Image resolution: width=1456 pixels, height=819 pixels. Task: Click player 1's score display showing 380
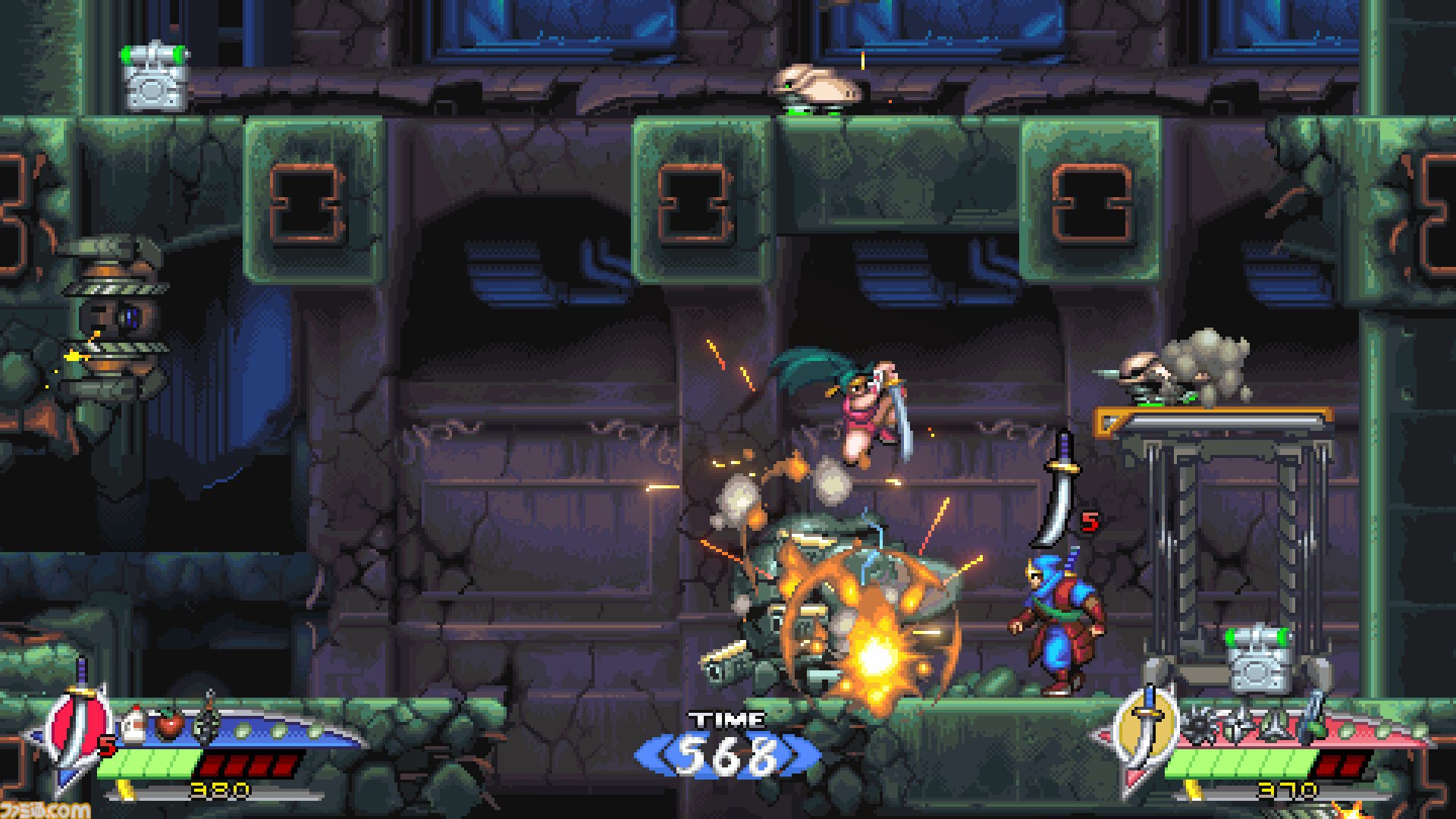219,789
